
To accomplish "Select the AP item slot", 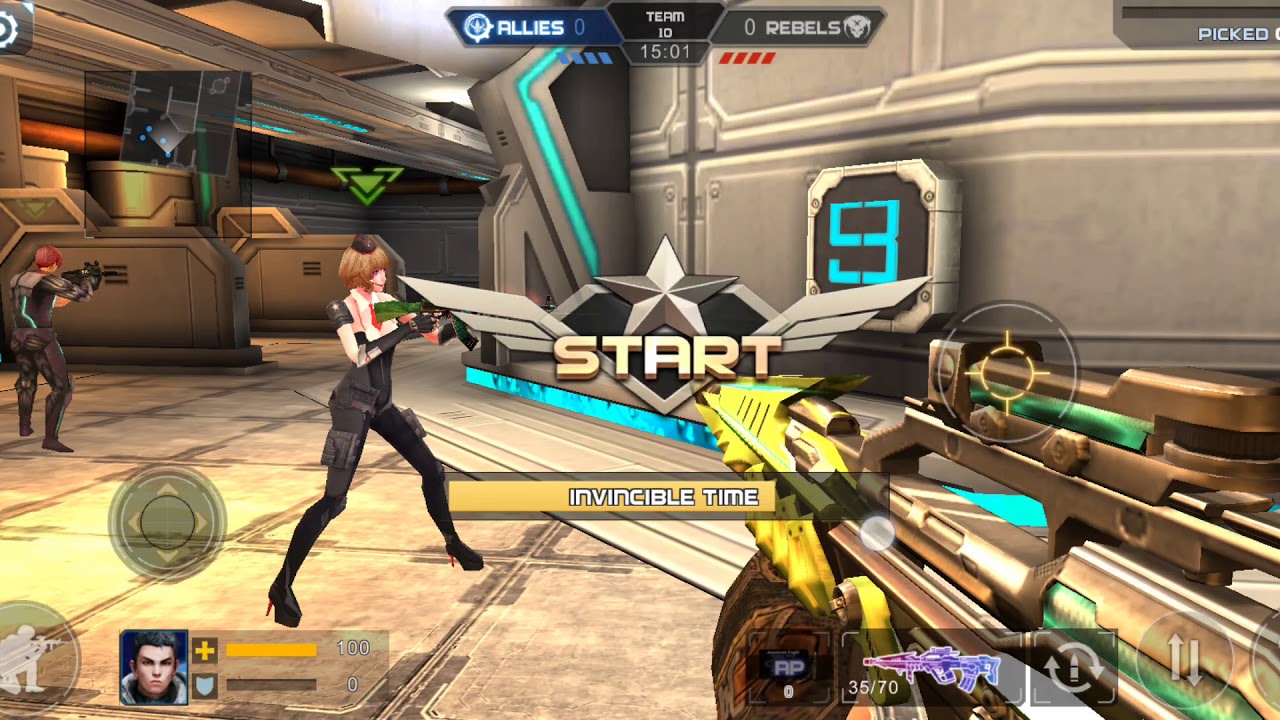I will coord(788,669).
